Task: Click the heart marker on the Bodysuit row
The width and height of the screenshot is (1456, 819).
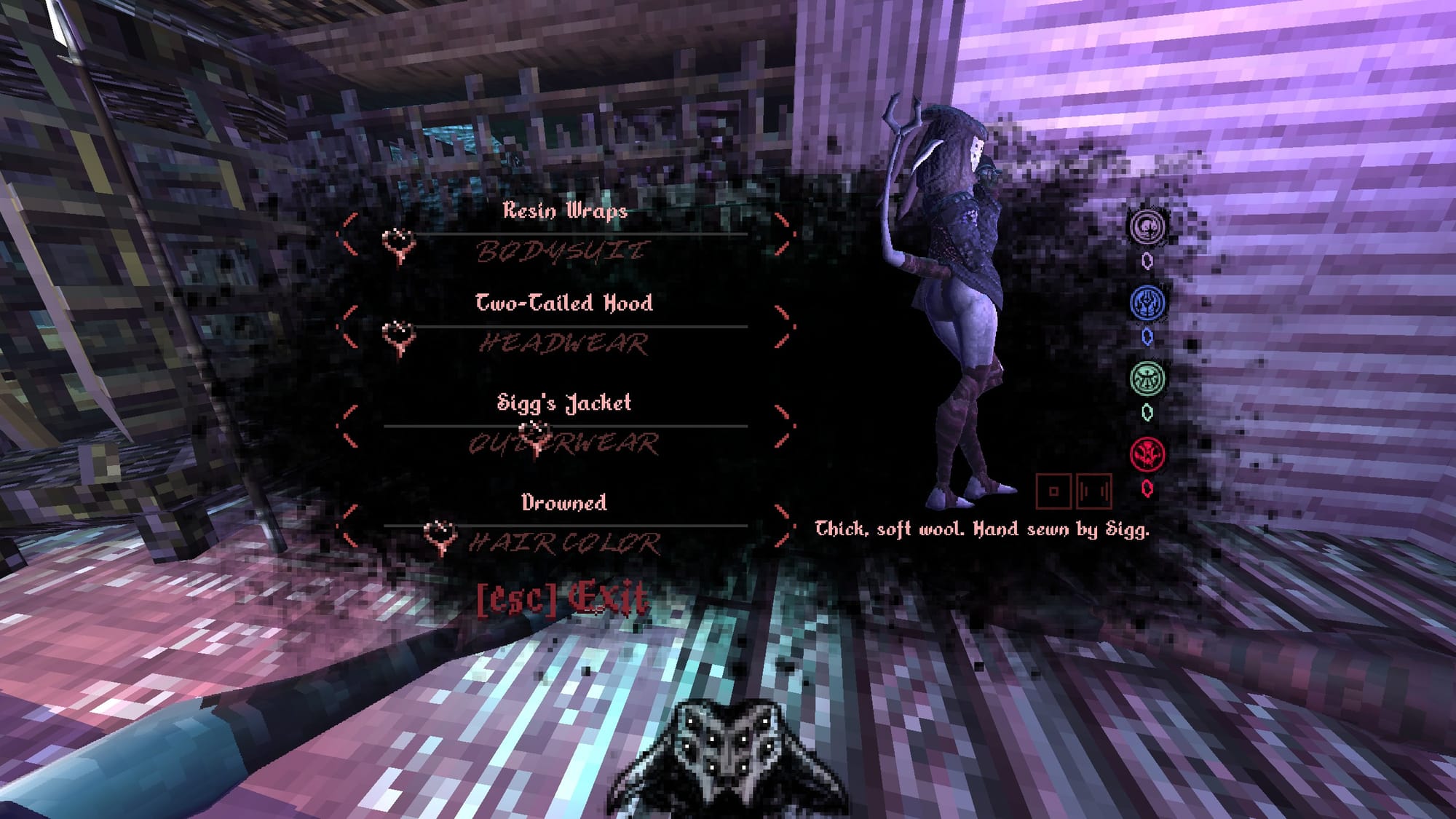Action: (x=399, y=245)
